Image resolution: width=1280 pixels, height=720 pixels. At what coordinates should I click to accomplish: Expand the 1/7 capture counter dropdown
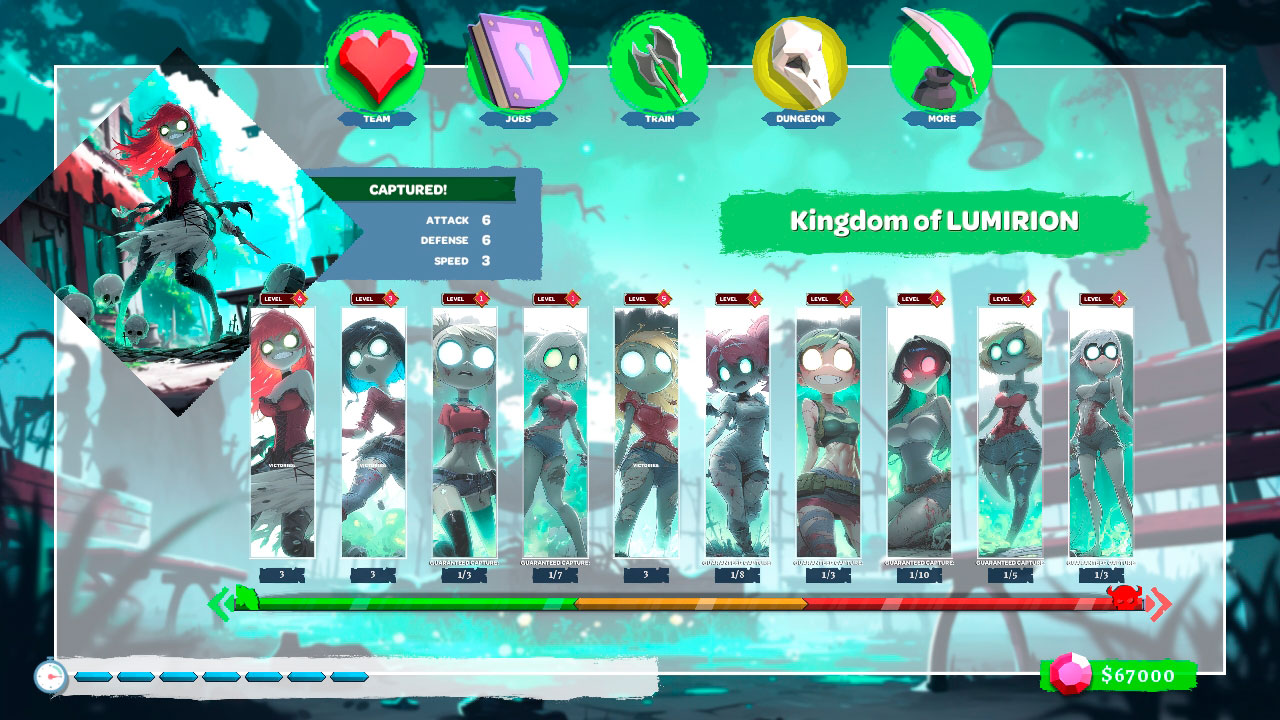[555, 577]
